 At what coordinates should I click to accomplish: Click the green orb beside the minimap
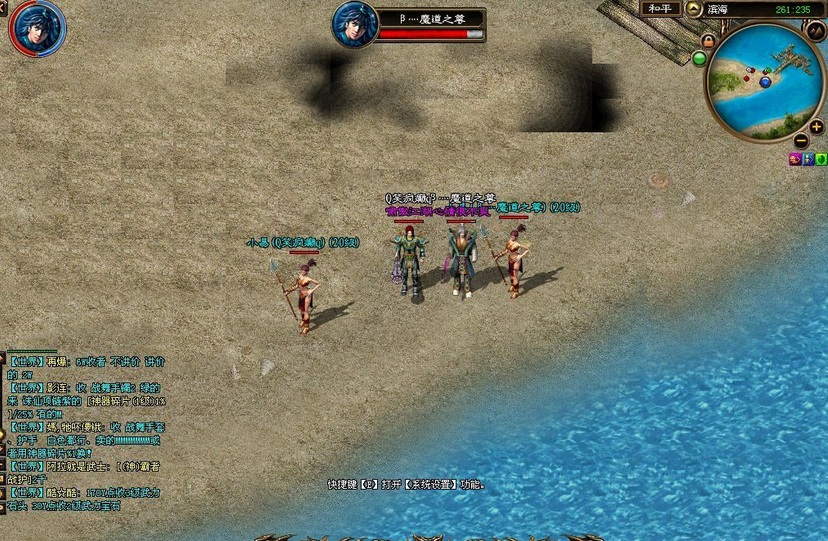[699, 58]
